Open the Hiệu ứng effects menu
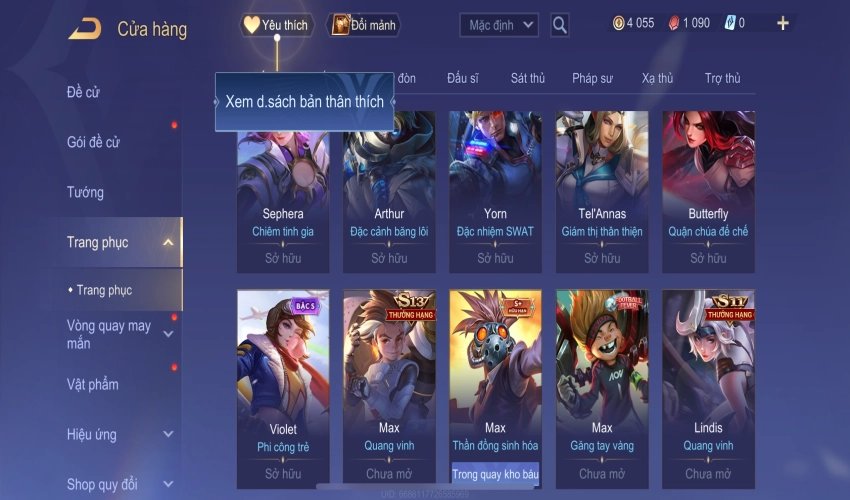 click(x=92, y=435)
